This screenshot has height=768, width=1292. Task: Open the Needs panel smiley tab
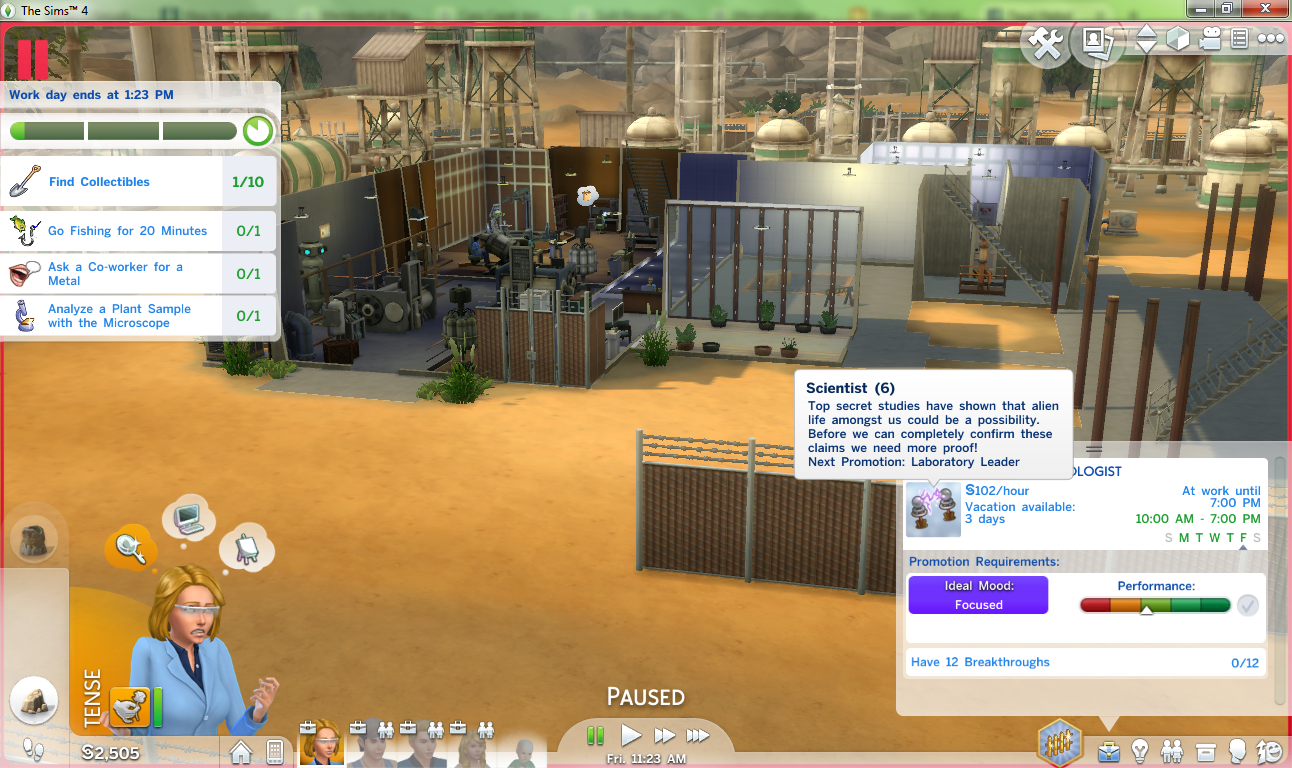(x=1268, y=752)
